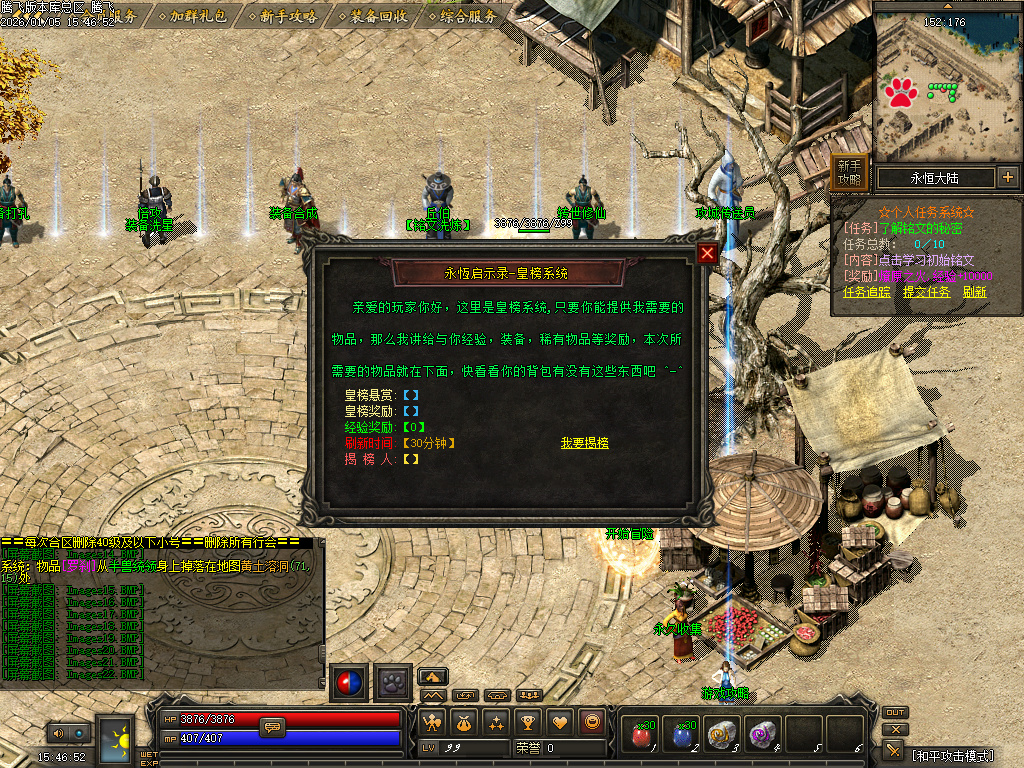The image size is (1024, 768).
Task: Open the bag icon on the bottom bar
Action: coord(464,721)
